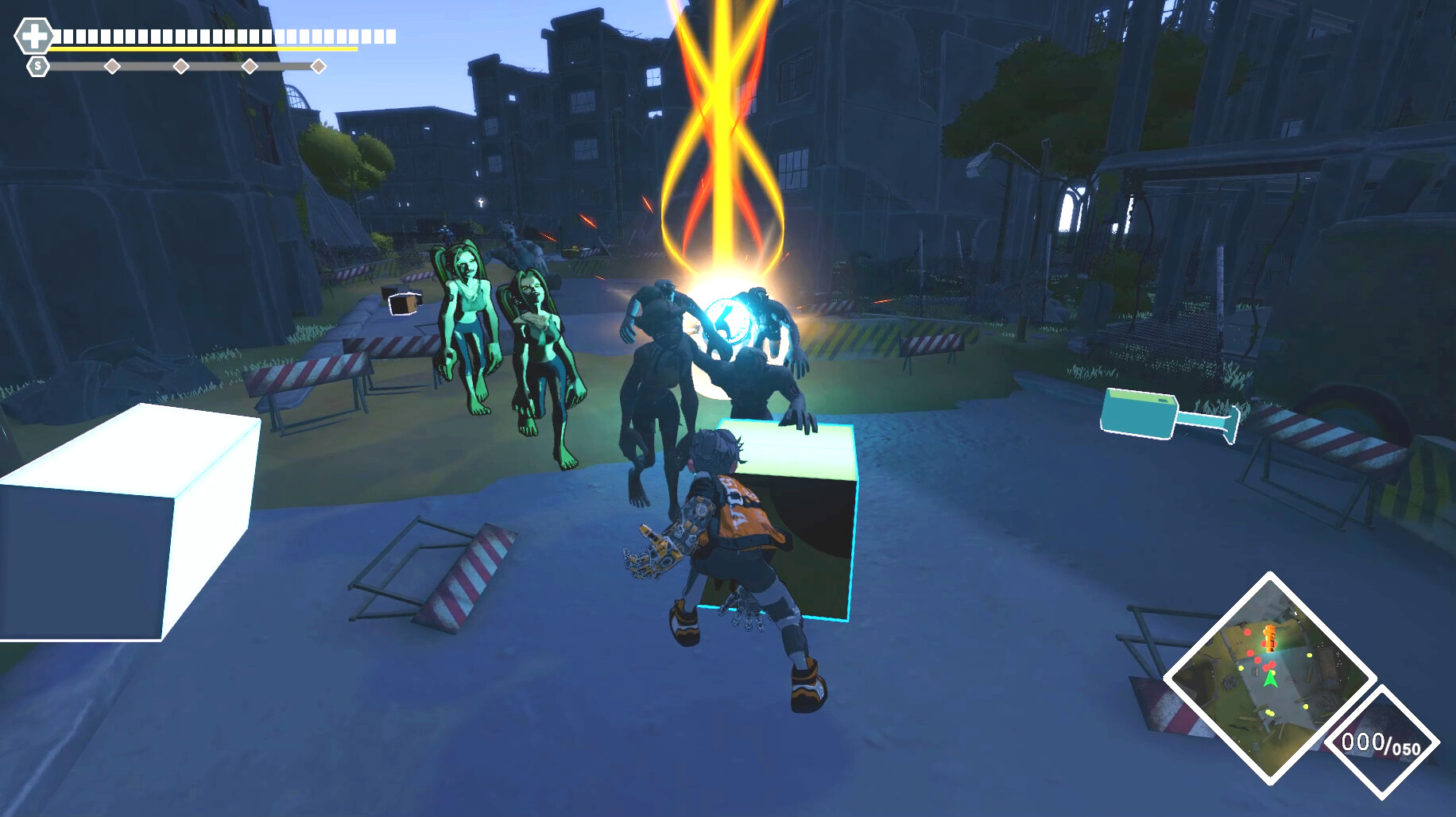Toggle the rightmost diamond checkpoint marker
Viewport: 1456px width, 817px height.
pyautogui.click(x=319, y=68)
